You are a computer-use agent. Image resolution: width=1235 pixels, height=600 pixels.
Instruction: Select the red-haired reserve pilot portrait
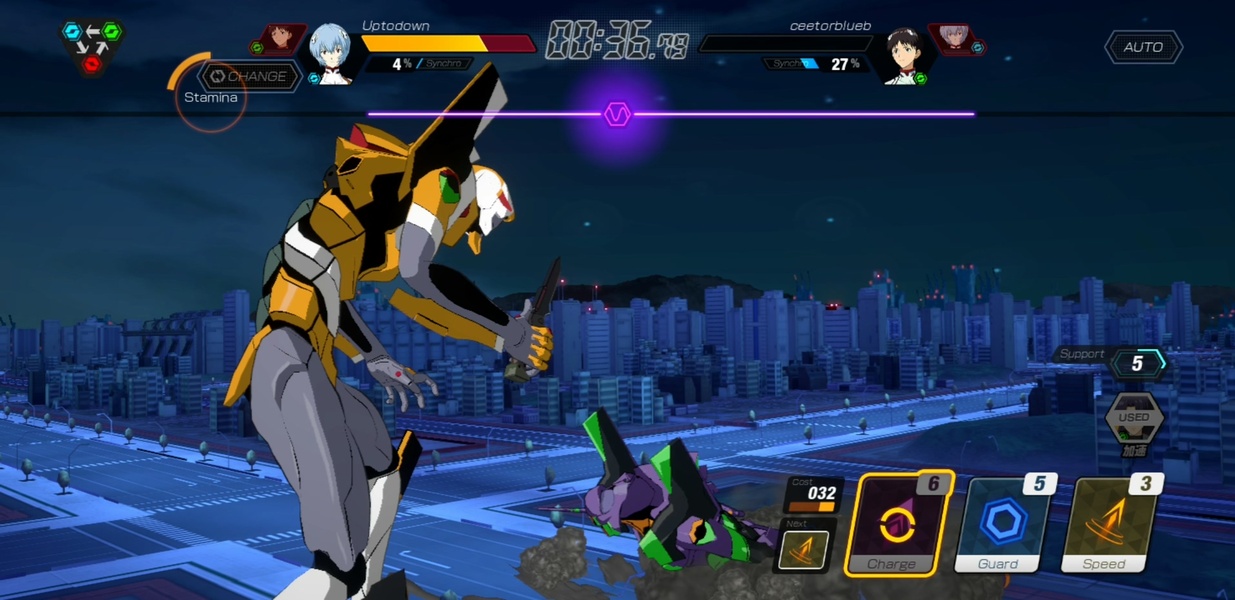coord(281,41)
